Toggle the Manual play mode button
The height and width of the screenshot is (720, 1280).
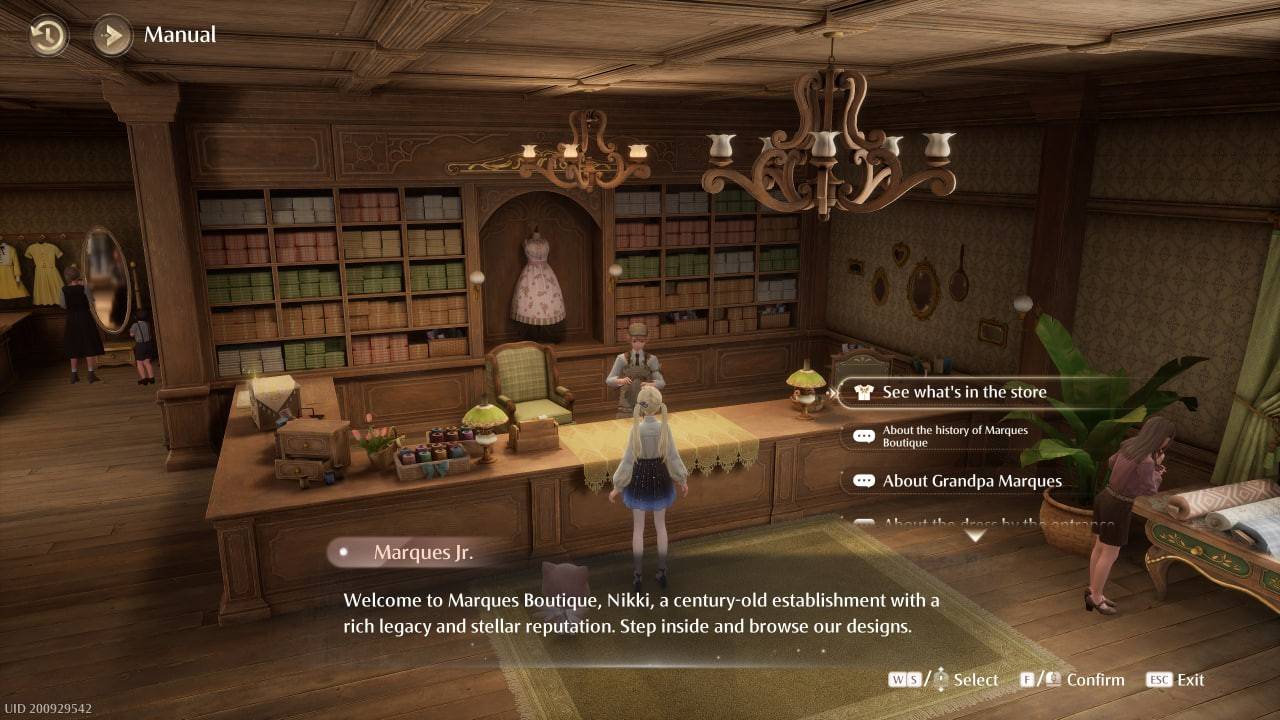pos(113,36)
